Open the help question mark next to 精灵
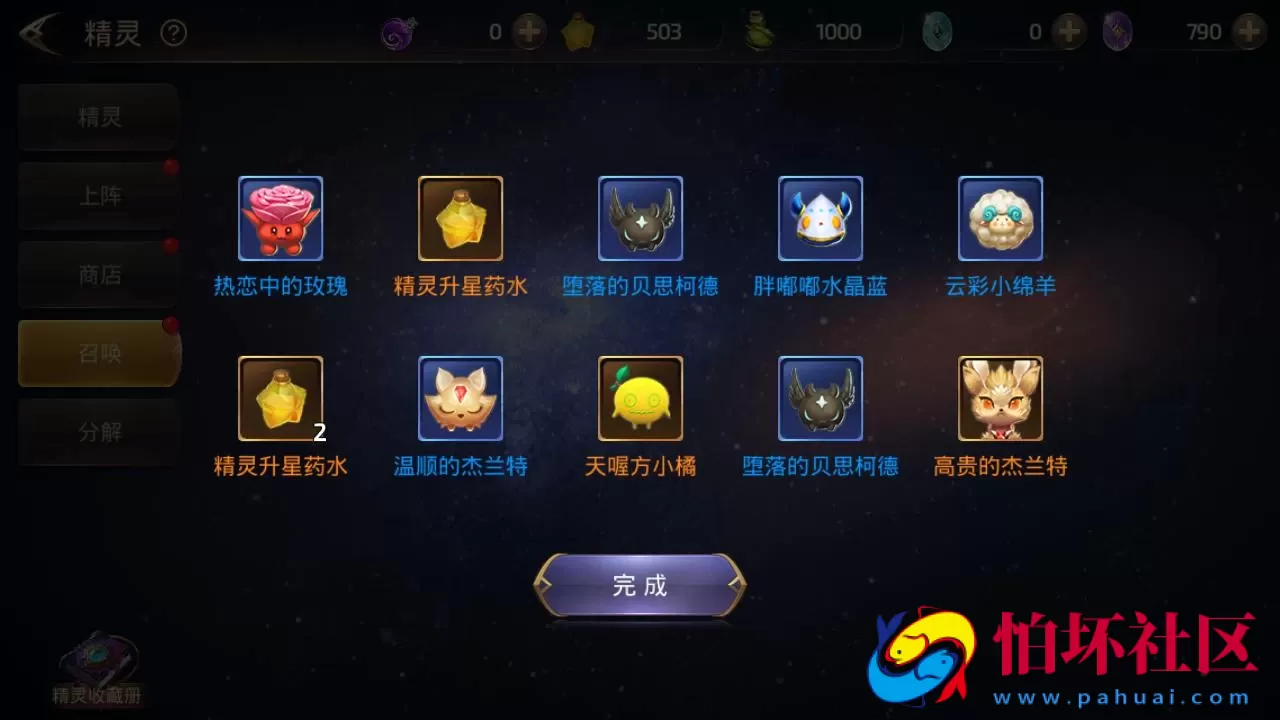The width and height of the screenshot is (1280, 720). tap(173, 33)
